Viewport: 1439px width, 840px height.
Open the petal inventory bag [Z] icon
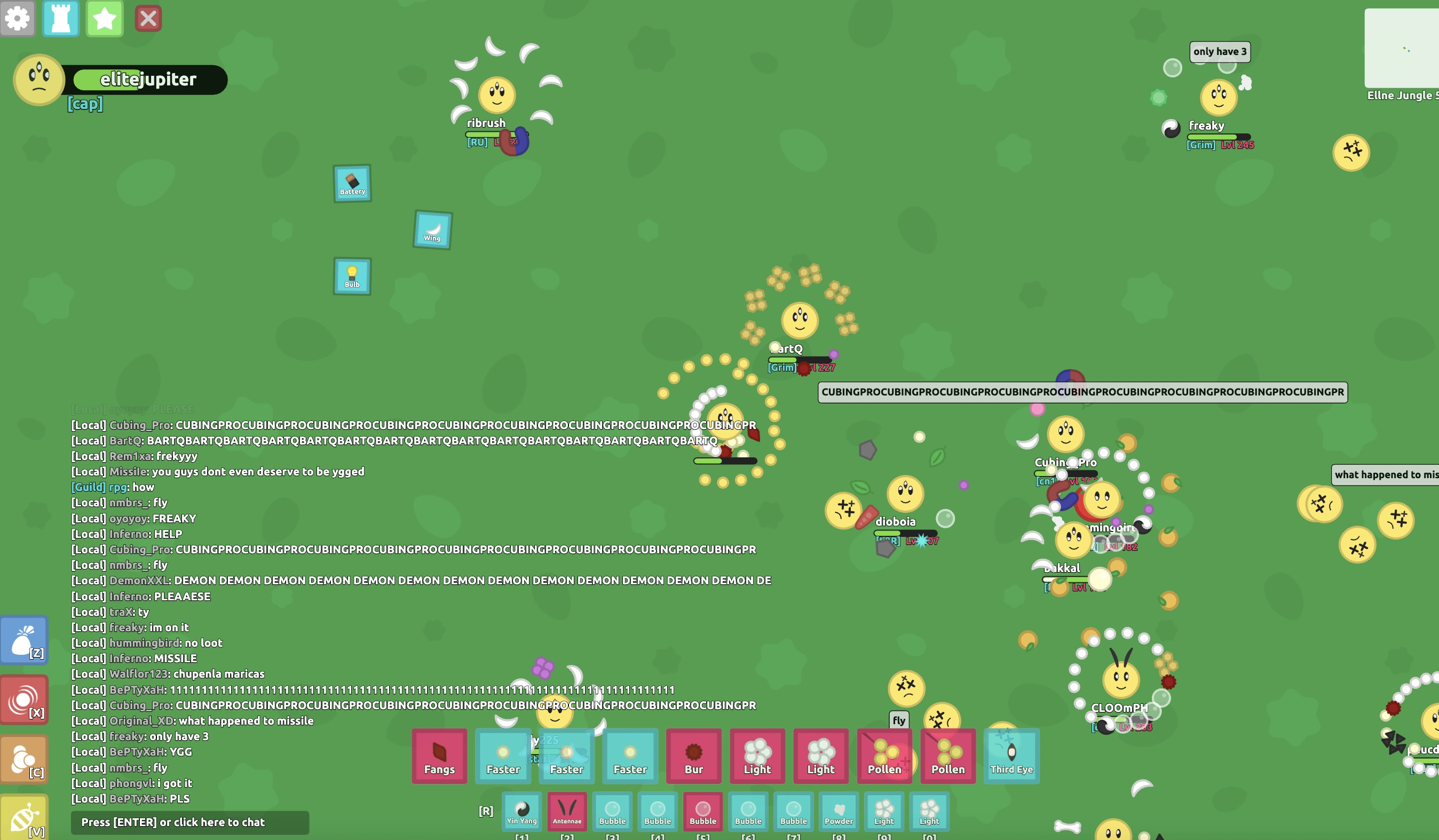(x=25, y=640)
